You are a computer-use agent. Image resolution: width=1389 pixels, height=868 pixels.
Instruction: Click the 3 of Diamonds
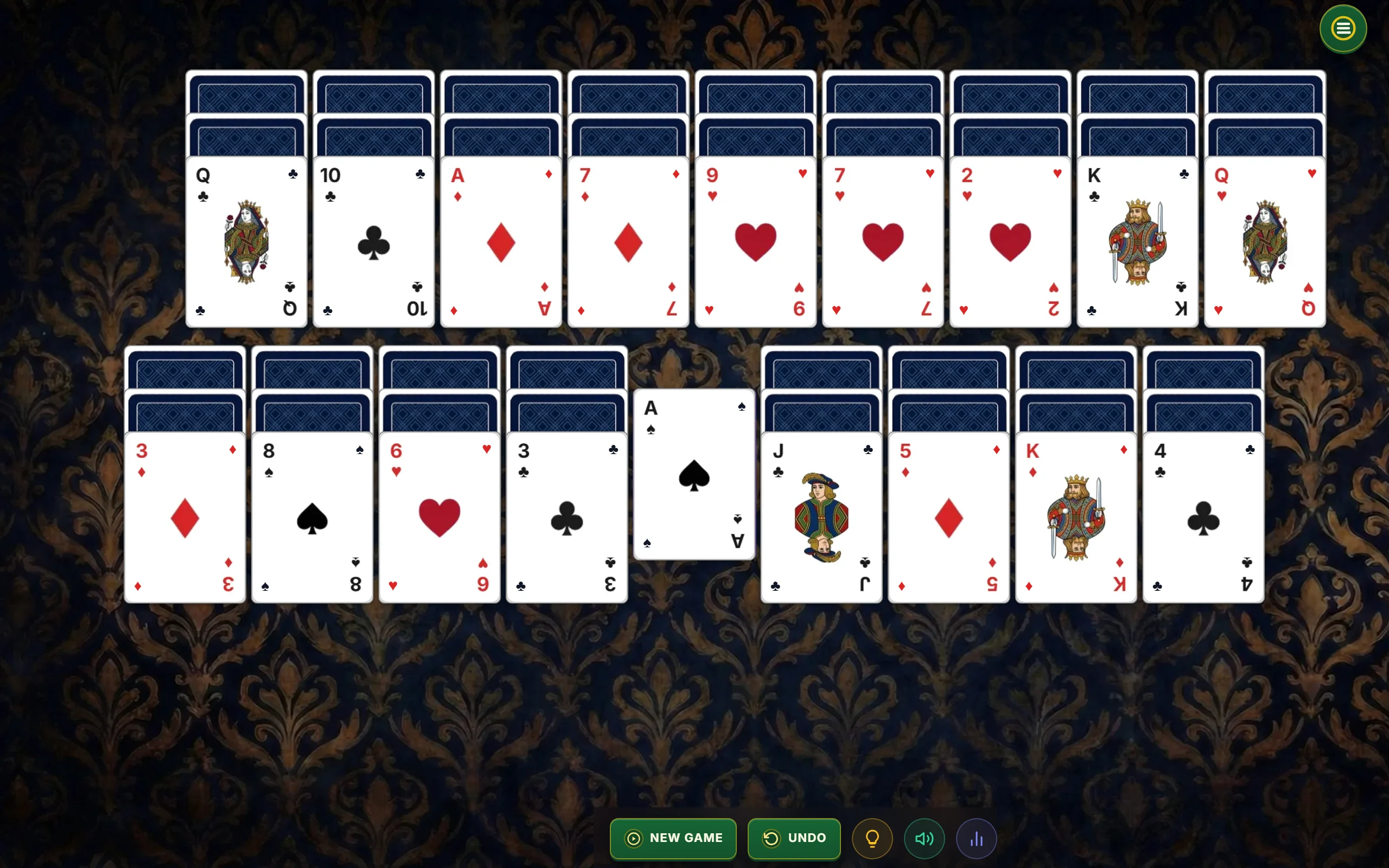pyautogui.click(x=185, y=516)
